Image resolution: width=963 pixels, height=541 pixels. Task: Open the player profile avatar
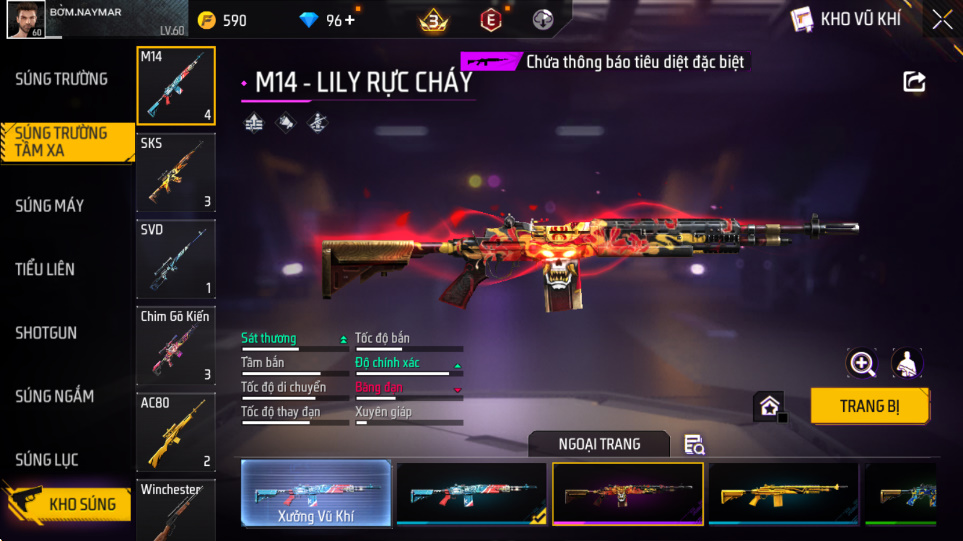point(25,19)
